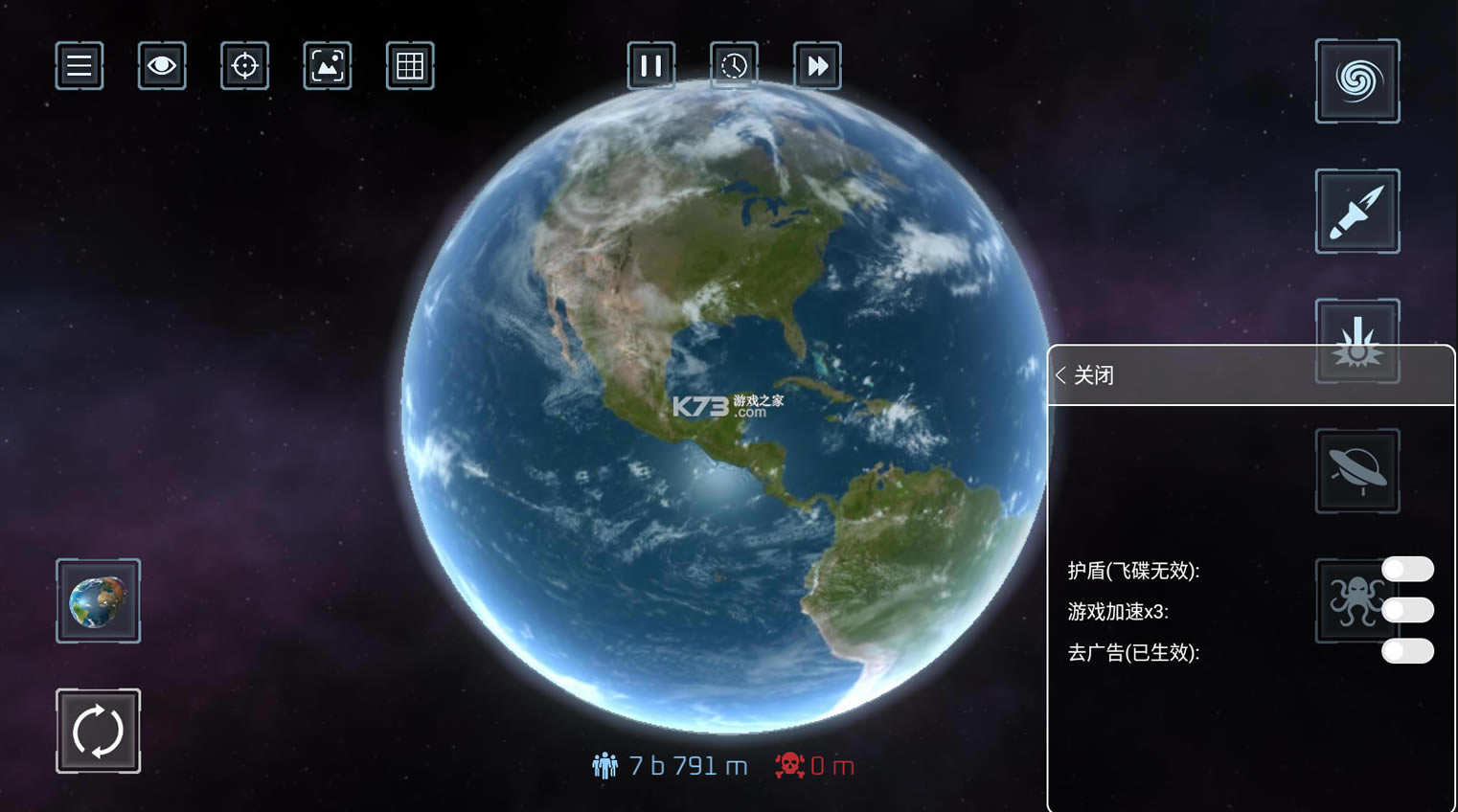Toggle the 护盾 shield switch
The height and width of the screenshot is (812, 1458).
pos(1407,570)
